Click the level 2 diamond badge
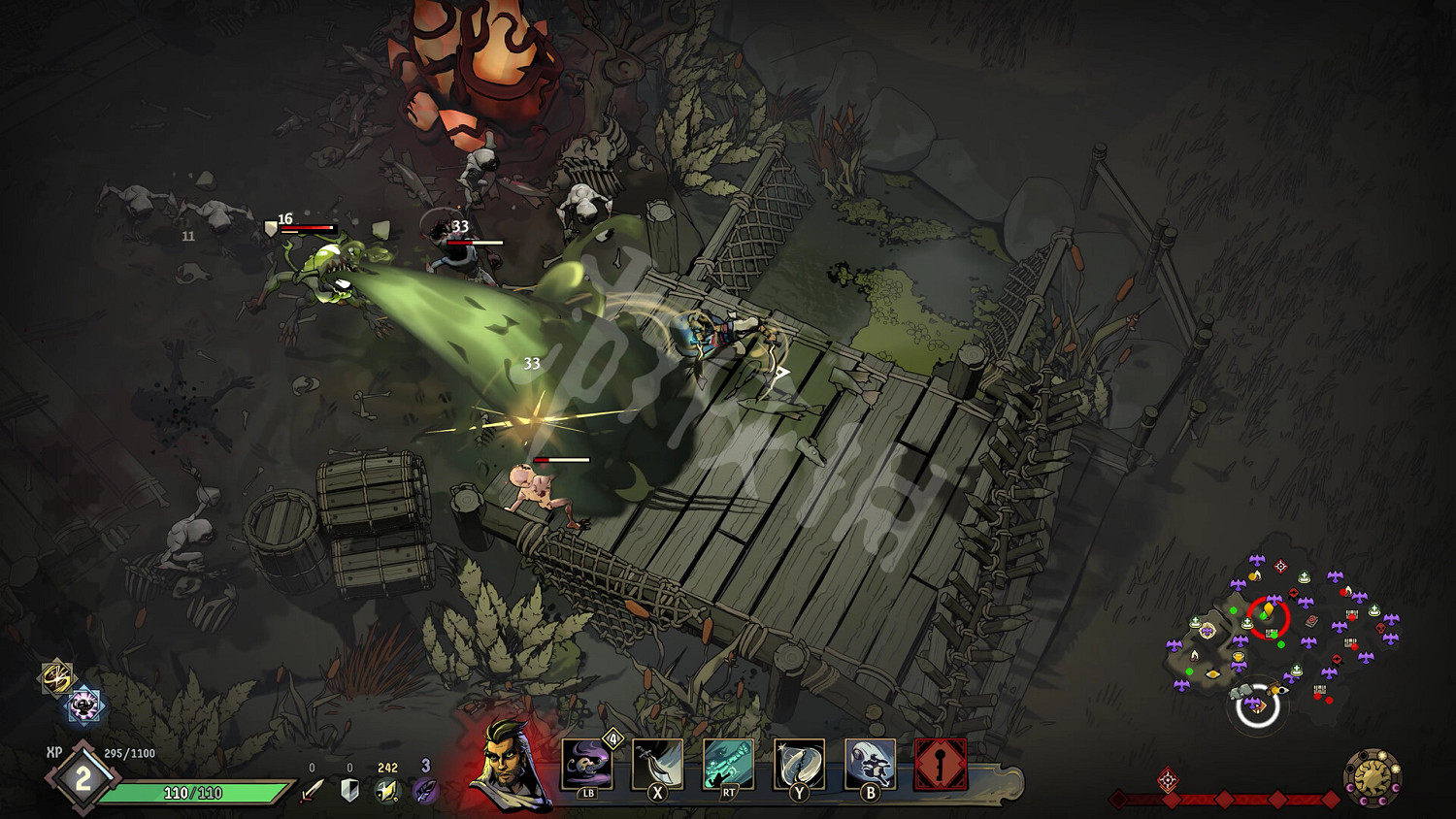The image size is (1456, 819). point(83,778)
